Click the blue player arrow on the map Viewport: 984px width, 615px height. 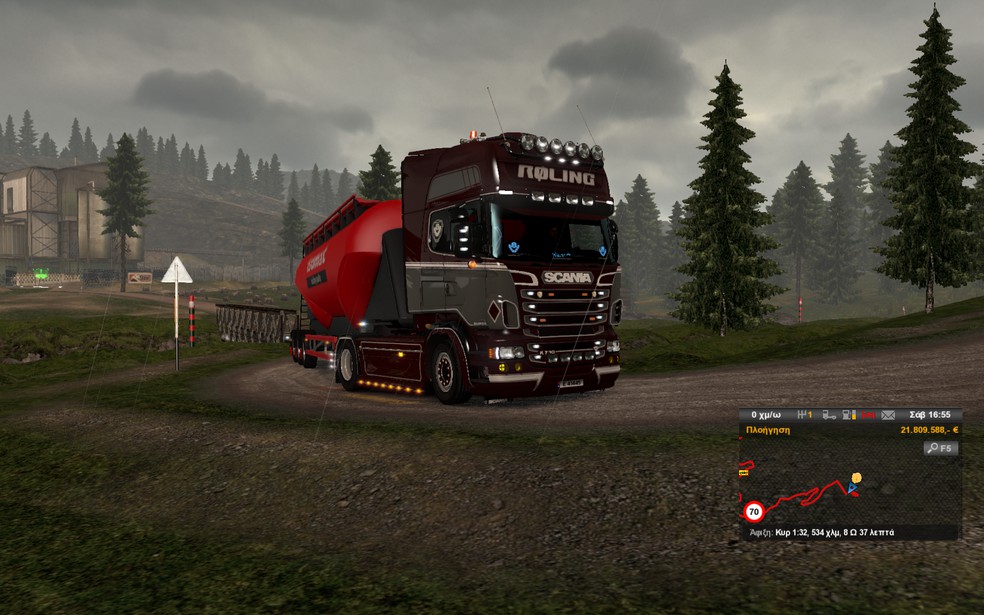click(x=852, y=488)
